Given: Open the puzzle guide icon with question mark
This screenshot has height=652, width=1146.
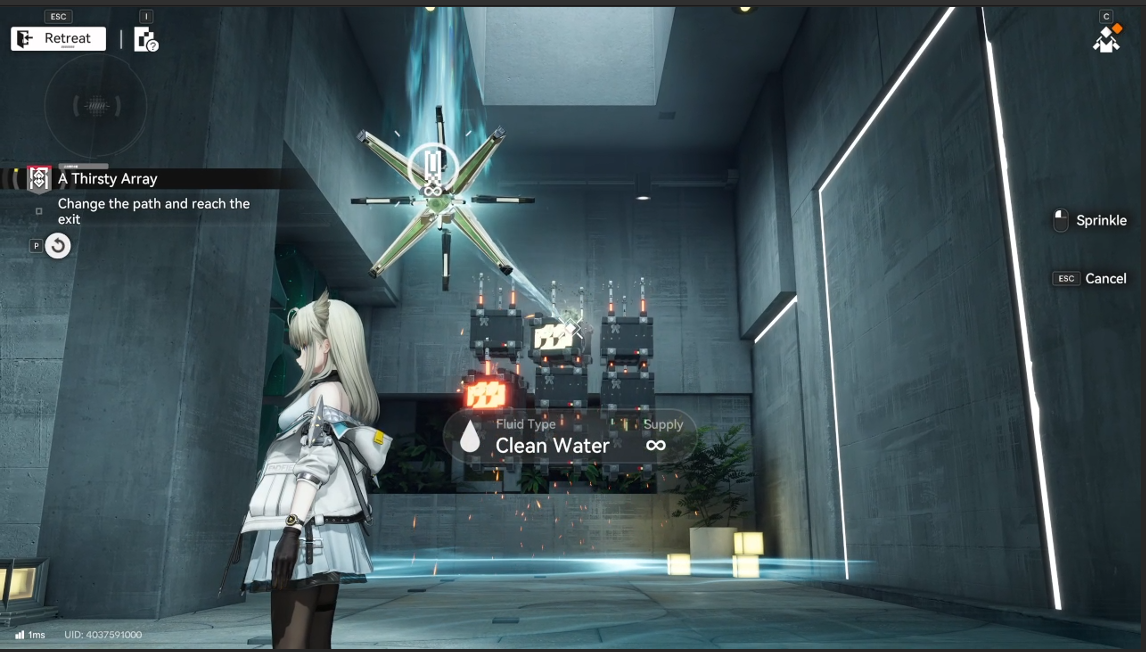Looking at the screenshot, I should [x=146, y=40].
